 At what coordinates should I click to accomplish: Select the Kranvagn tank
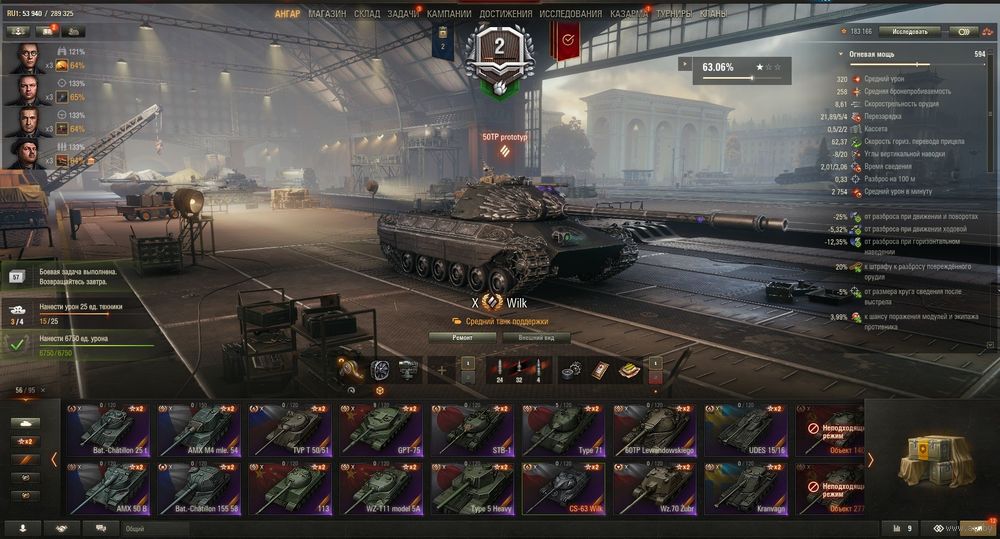pos(746,489)
